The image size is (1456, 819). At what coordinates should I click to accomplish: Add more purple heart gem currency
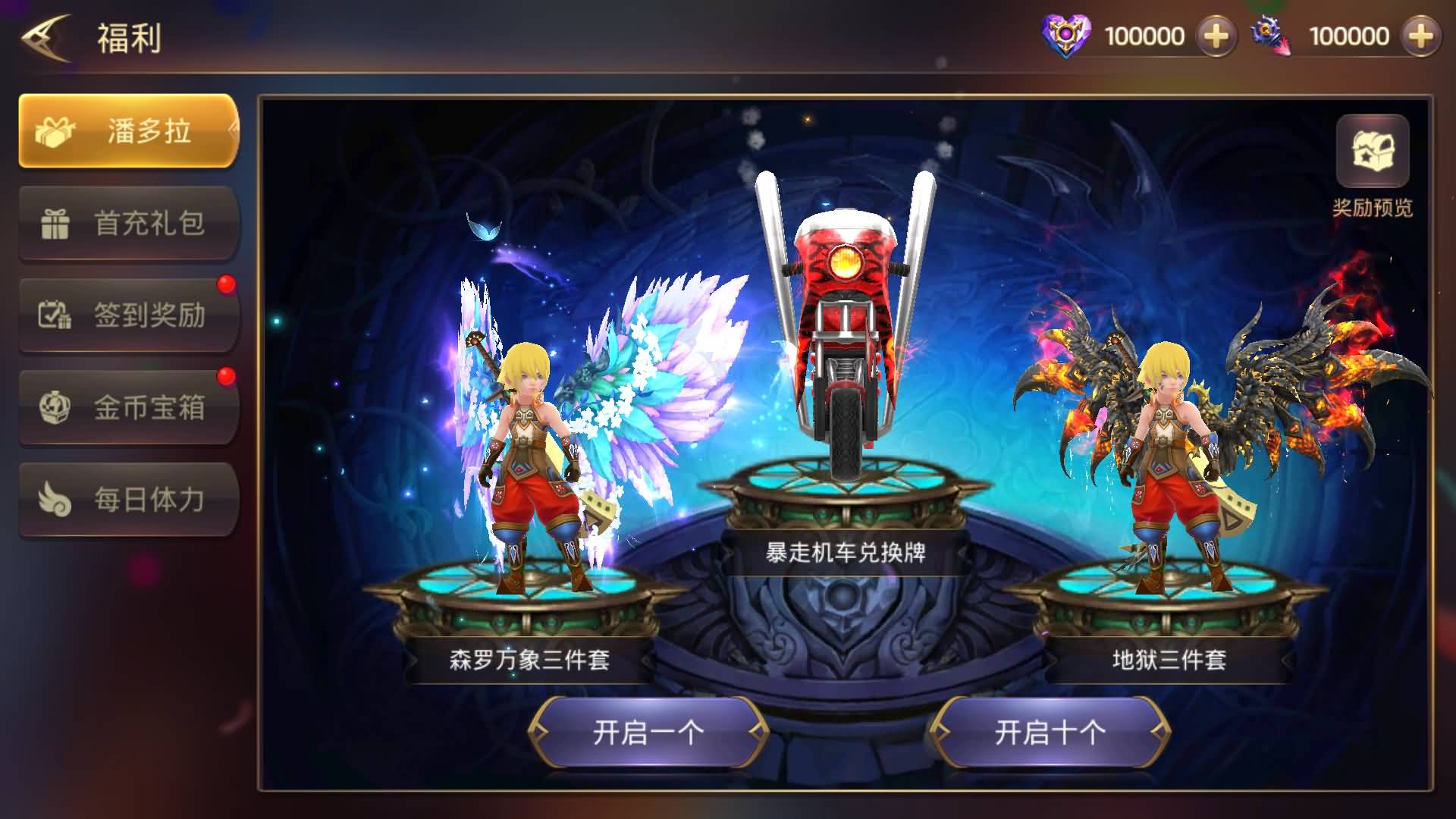[x=1216, y=36]
